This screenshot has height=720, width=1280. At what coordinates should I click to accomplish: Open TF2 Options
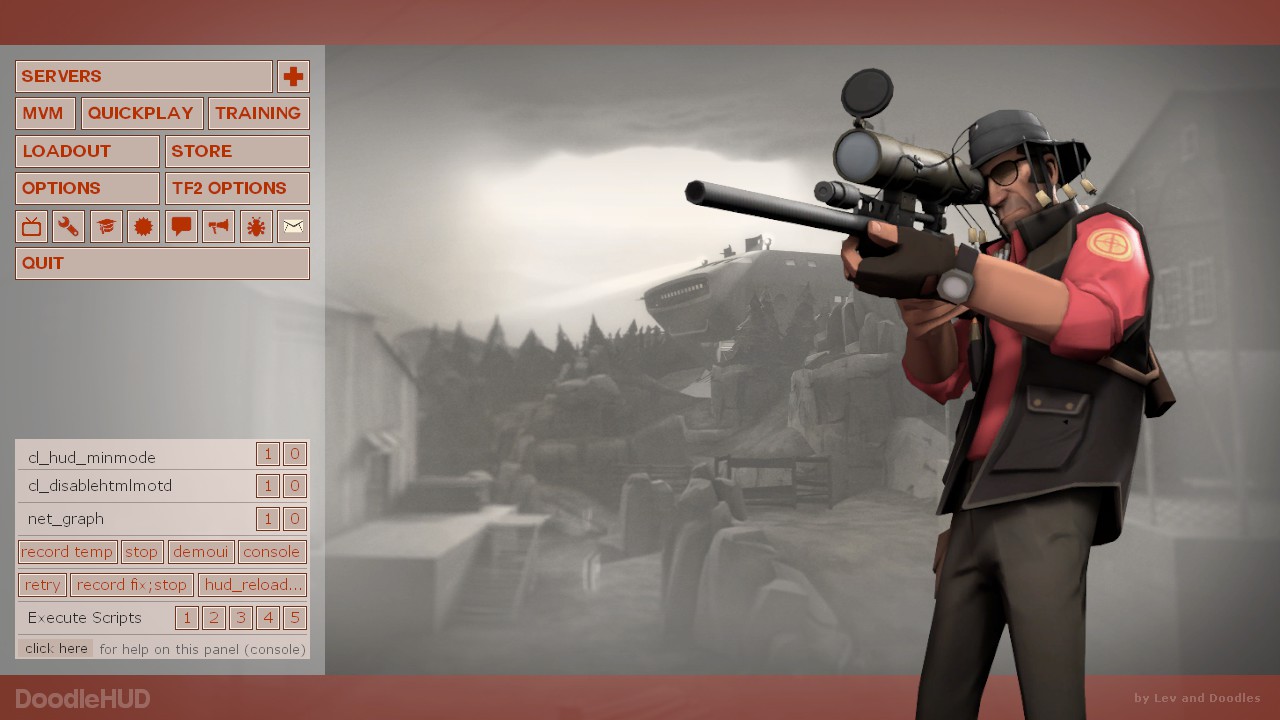[237, 188]
